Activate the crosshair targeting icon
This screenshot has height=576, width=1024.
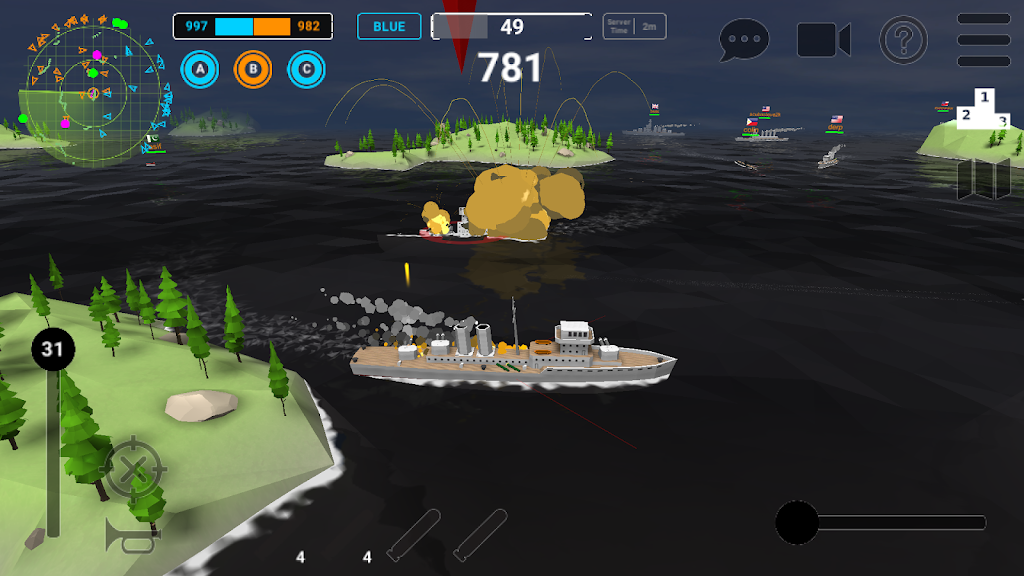pos(133,468)
